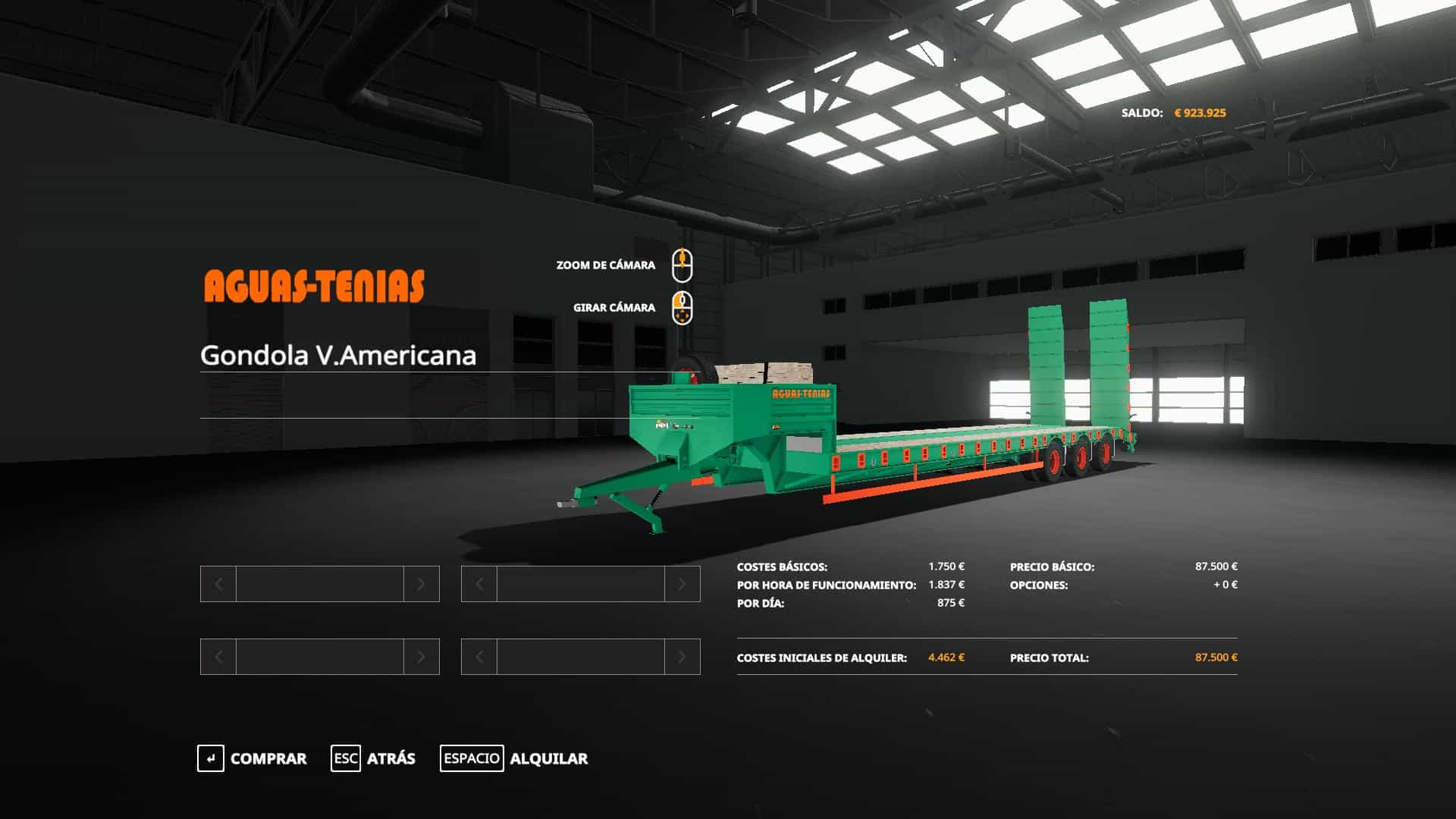Go back with the ATRÁS button
The height and width of the screenshot is (819, 1456).
374,758
